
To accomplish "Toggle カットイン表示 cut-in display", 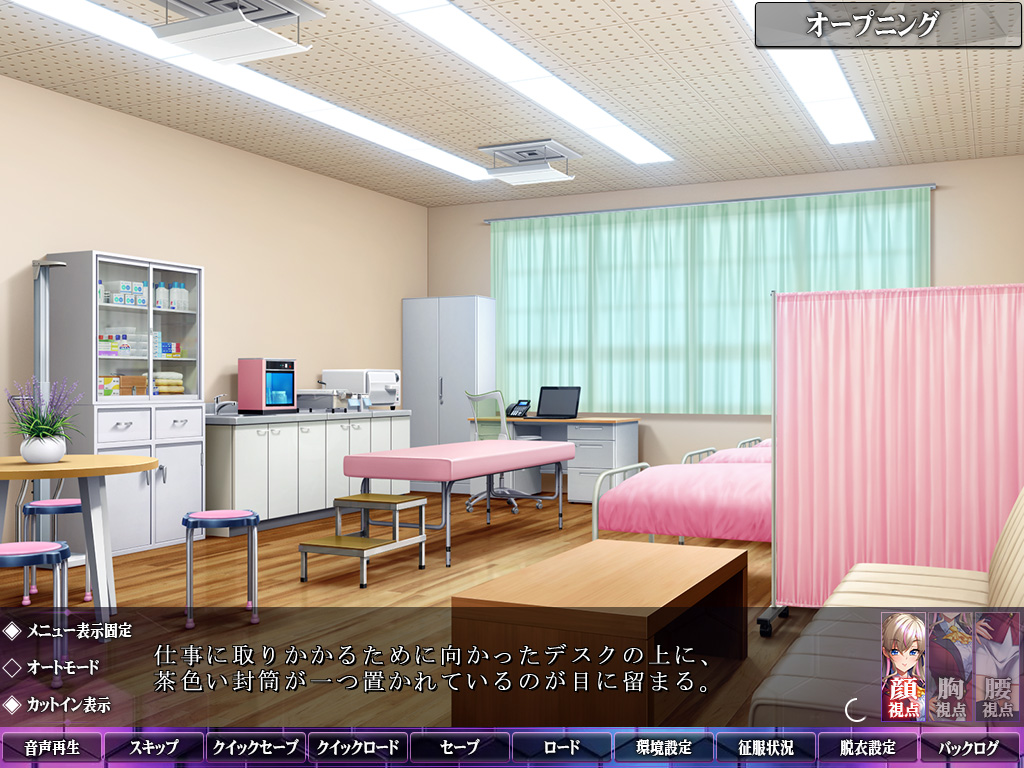I will point(58,704).
